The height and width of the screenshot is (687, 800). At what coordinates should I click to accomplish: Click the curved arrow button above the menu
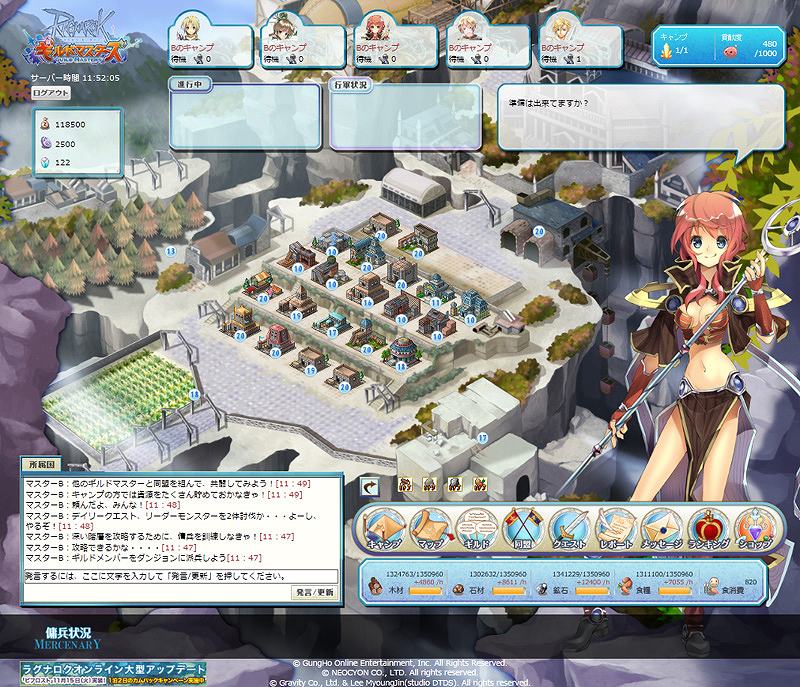pyautogui.click(x=370, y=485)
